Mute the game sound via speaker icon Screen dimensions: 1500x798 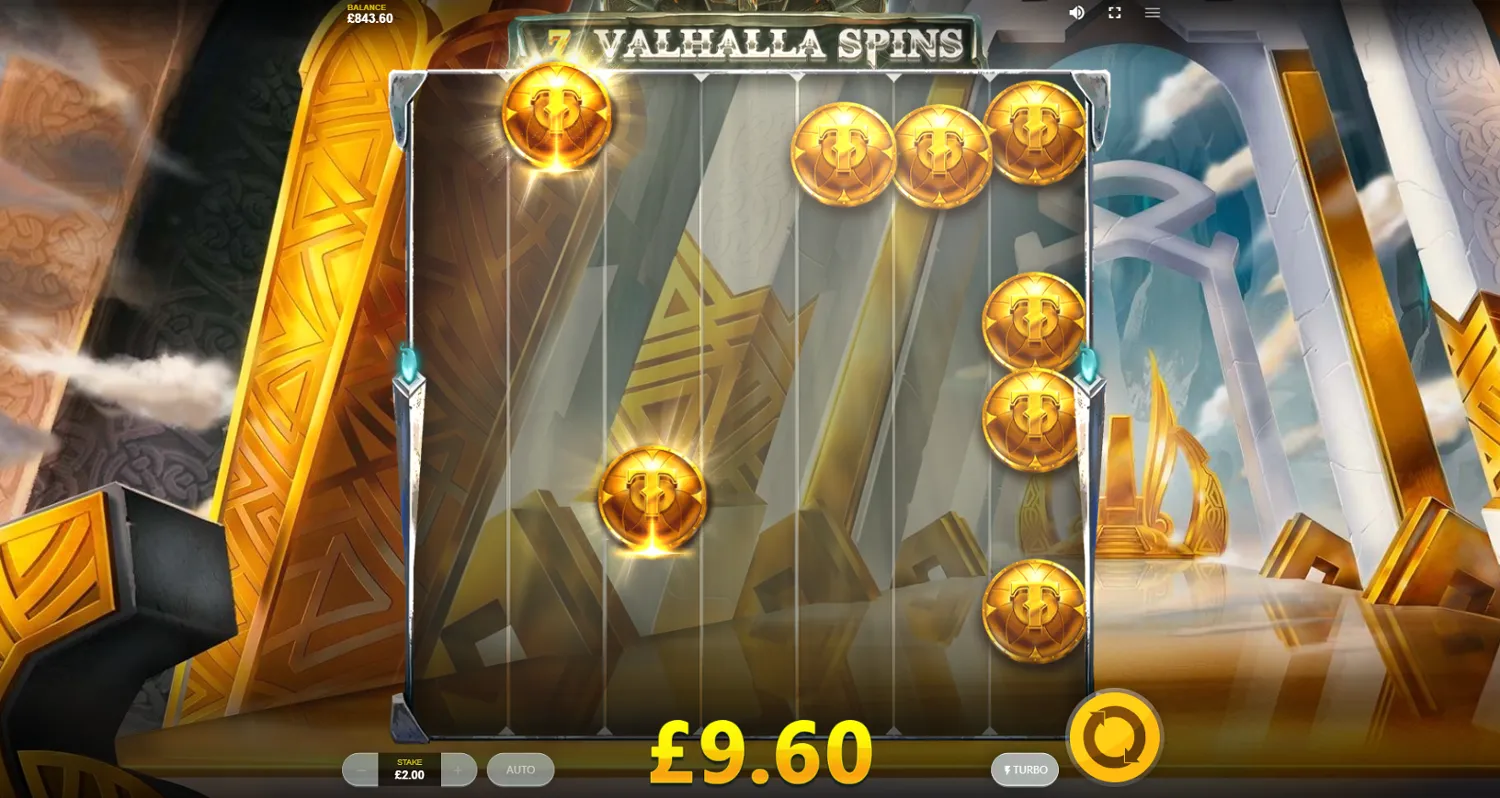click(1077, 12)
